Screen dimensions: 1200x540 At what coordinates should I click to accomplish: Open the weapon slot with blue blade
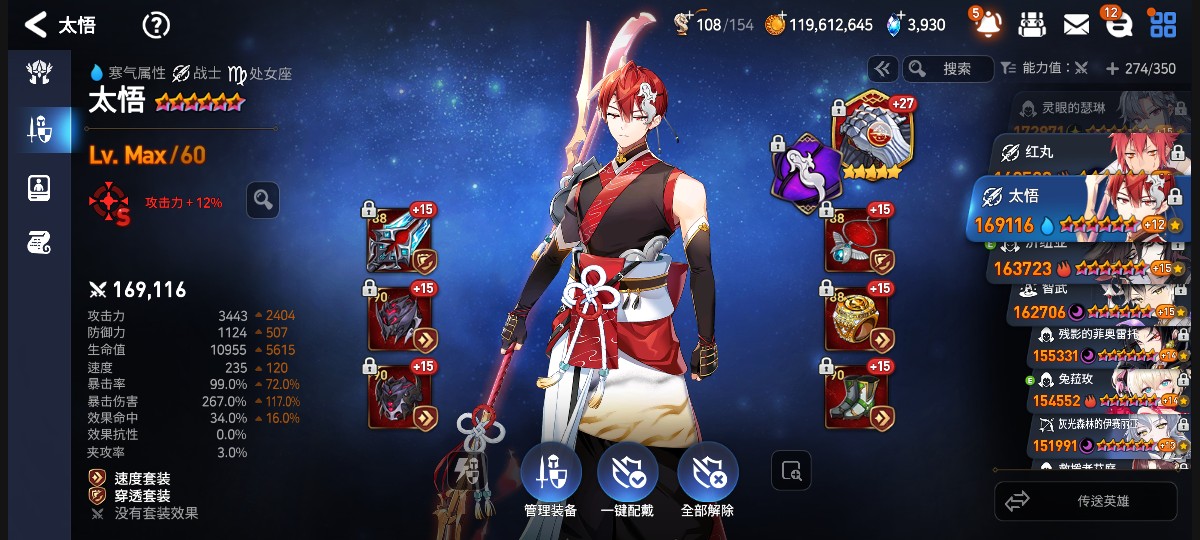click(399, 240)
